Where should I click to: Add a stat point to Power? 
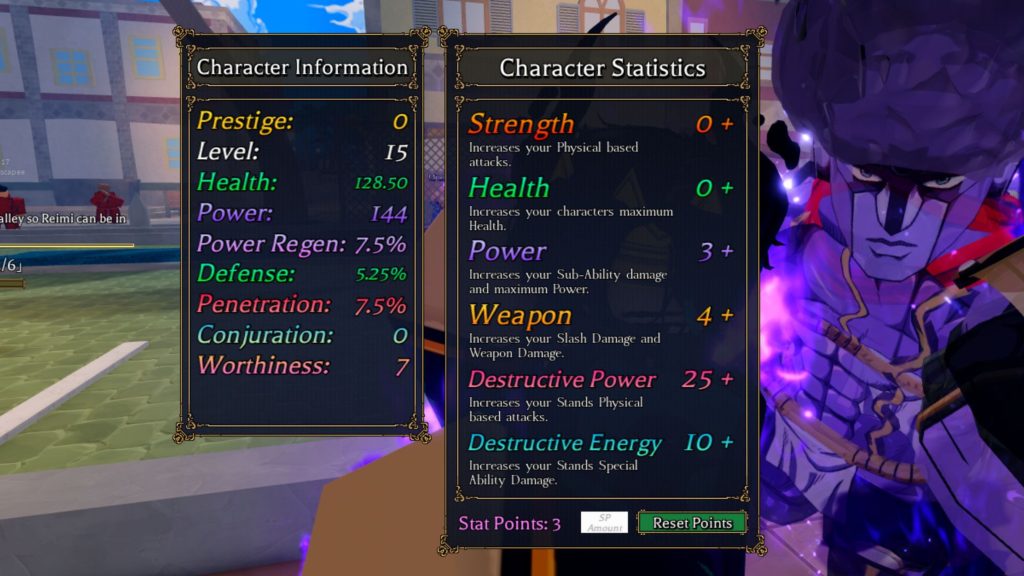click(x=727, y=252)
